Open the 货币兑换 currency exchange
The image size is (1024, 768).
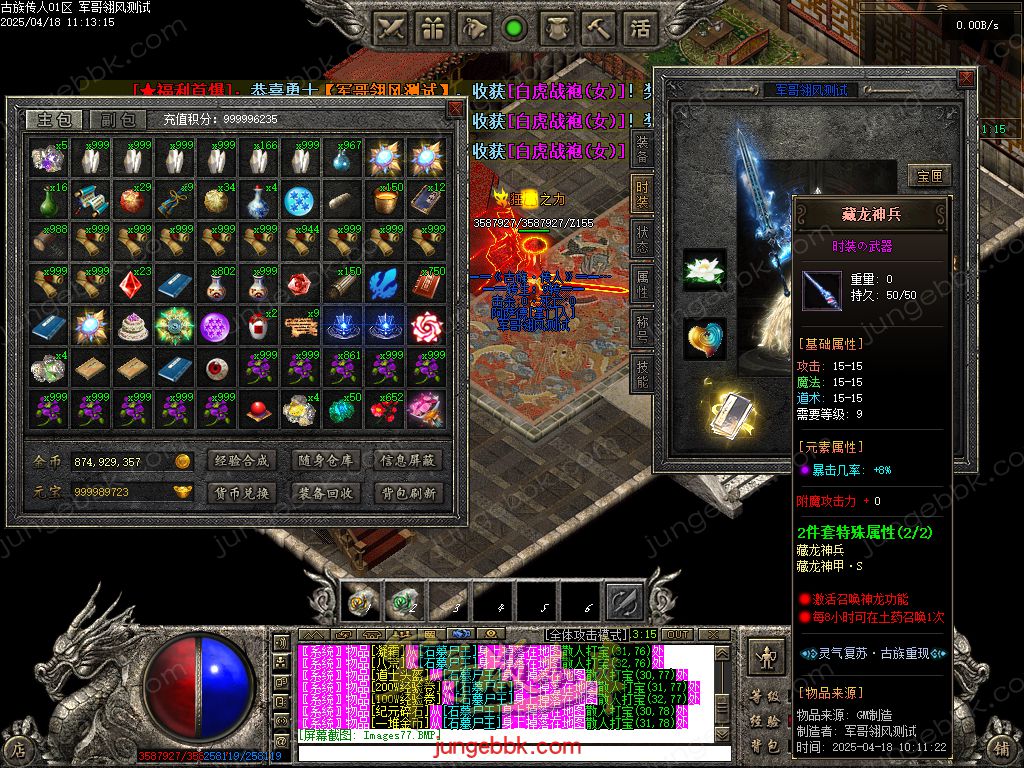(x=241, y=493)
